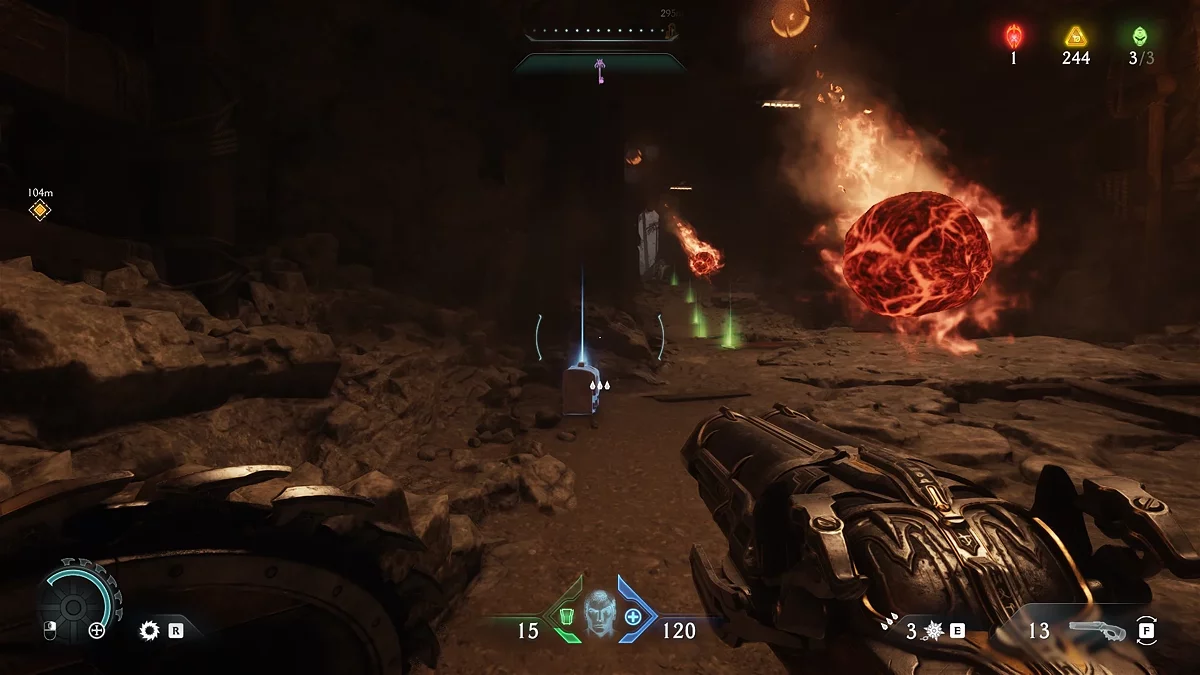Click the Slayer portrait
This screenshot has width=1200, height=675.
tap(599, 611)
